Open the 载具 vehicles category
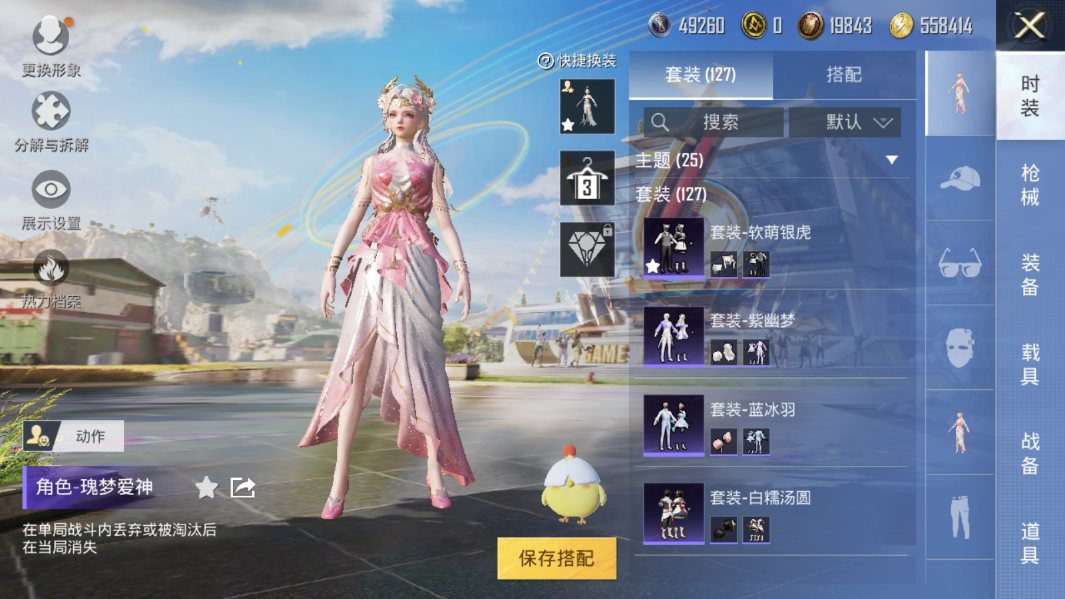Viewport: 1065px width, 599px height. 1030,364
